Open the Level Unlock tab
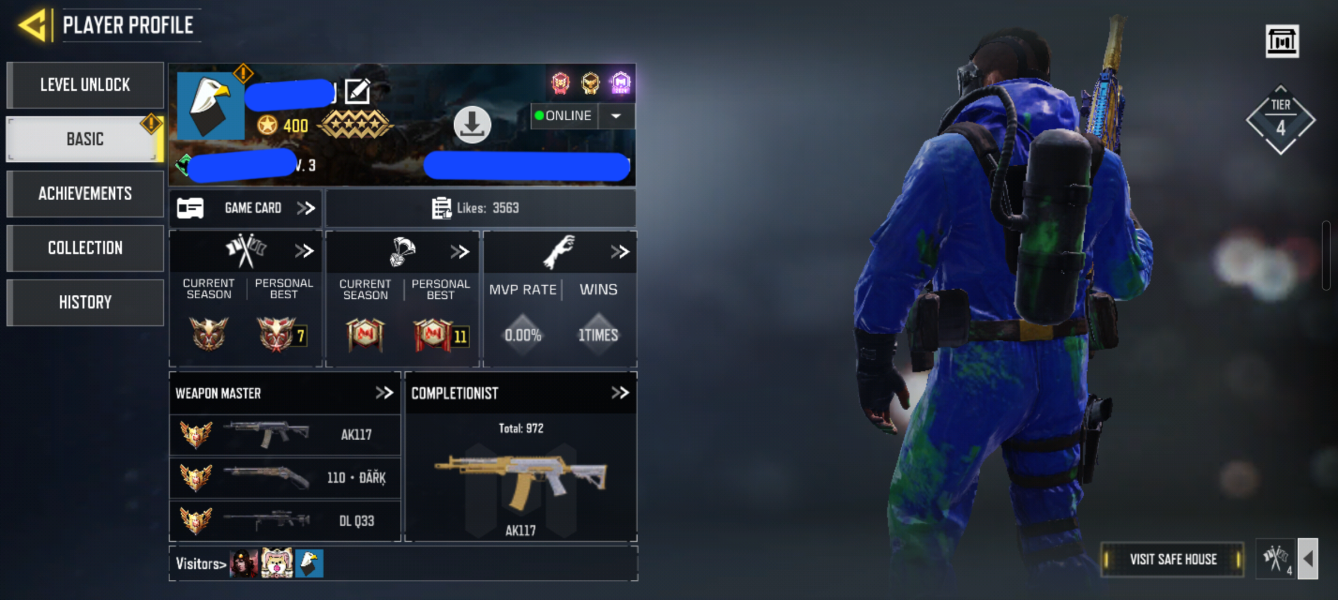Viewport: 1338px width, 600px height. pyautogui.click(x=85, y=85)
